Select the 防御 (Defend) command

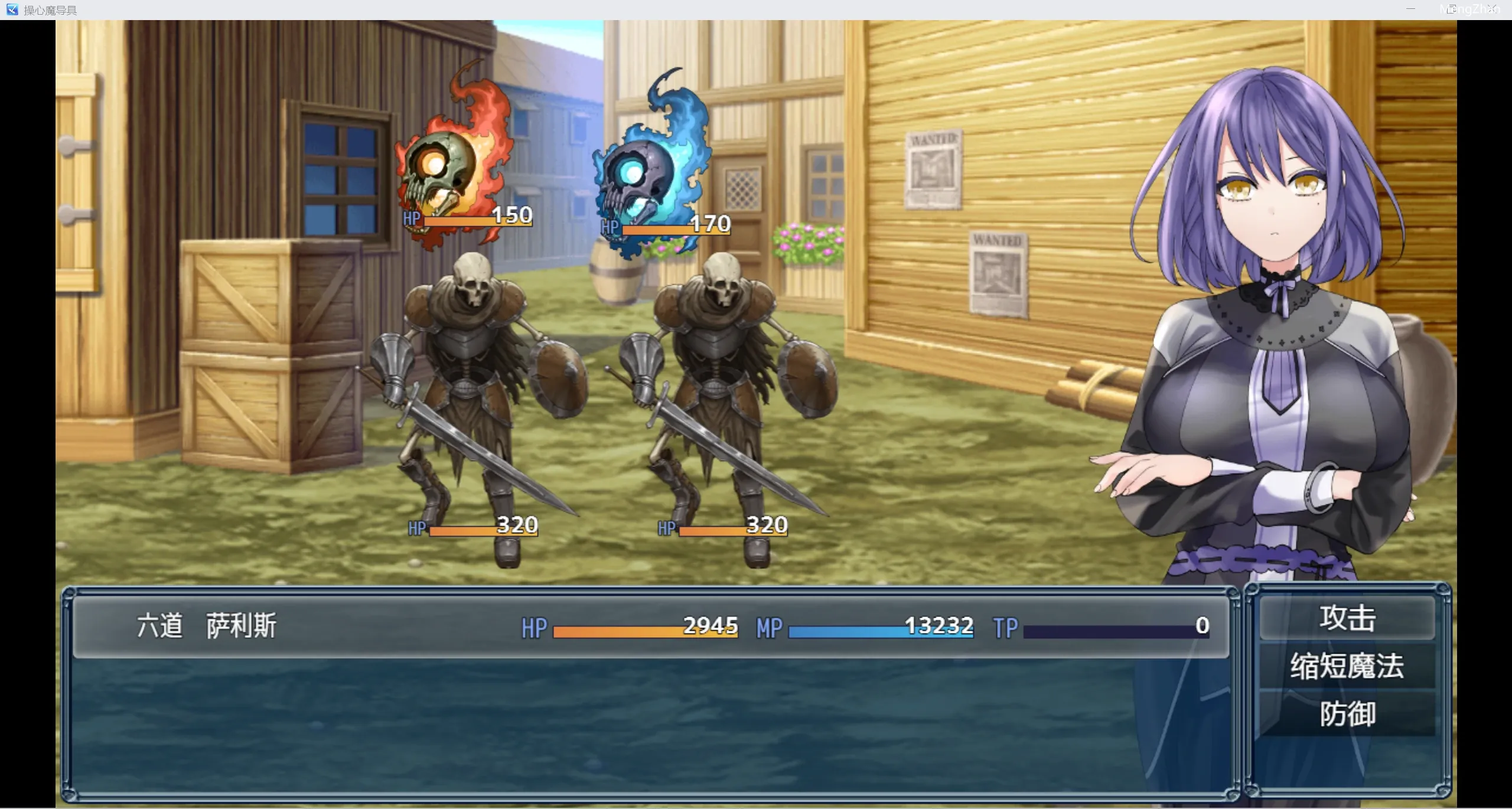click(1347, 714)
